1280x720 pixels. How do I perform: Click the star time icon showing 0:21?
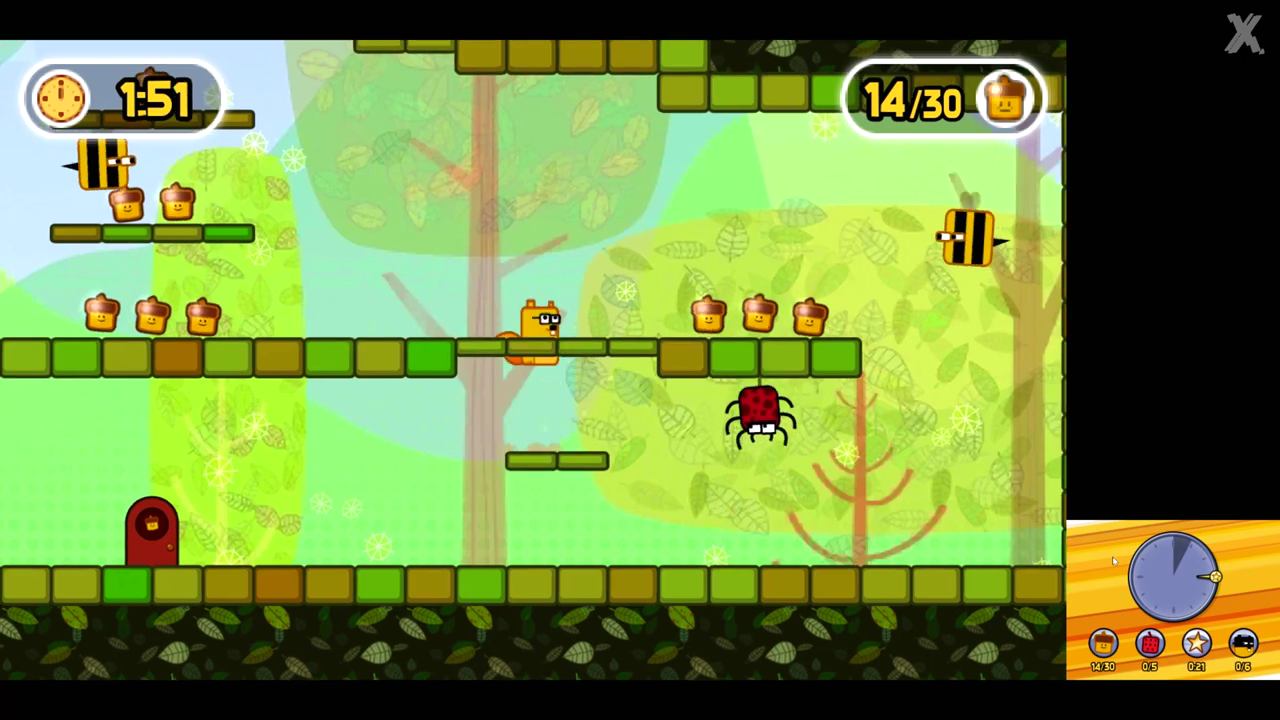(1196, 642)
